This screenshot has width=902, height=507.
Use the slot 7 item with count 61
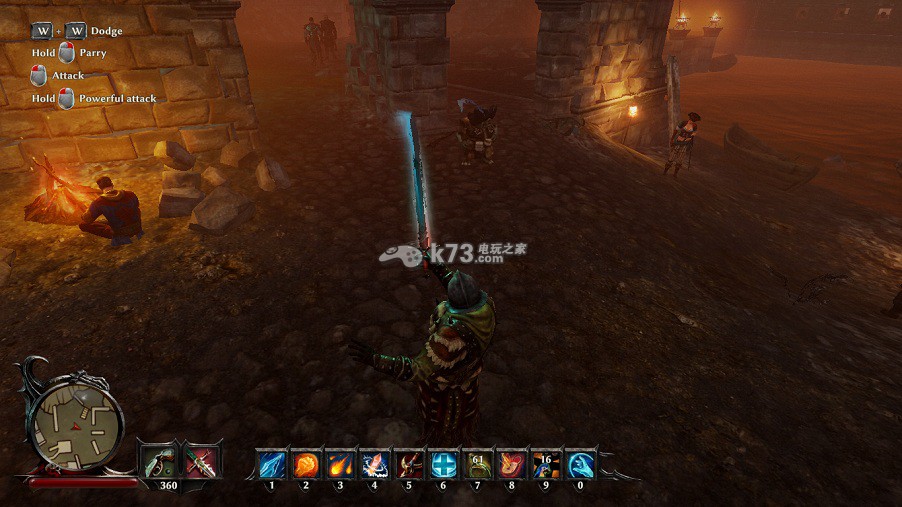point(477,464)
